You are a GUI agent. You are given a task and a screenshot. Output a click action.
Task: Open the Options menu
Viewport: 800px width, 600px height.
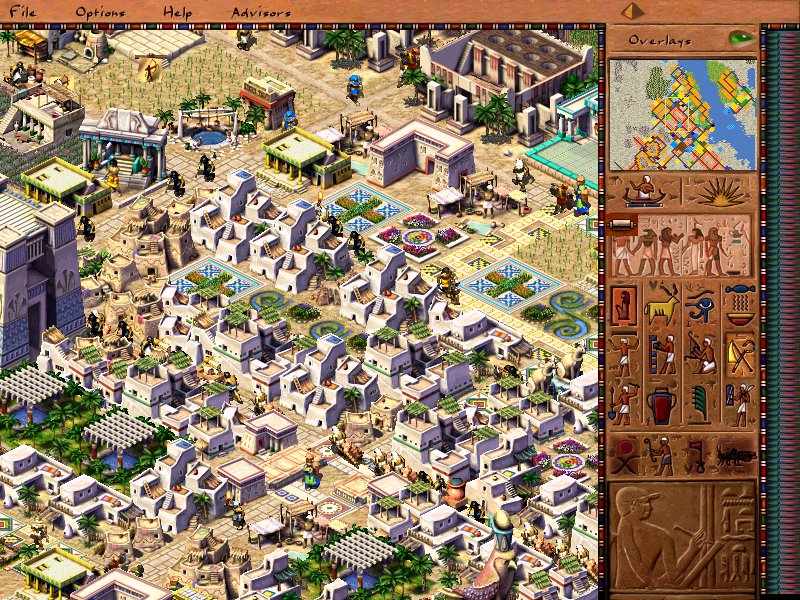coord(101,12)
